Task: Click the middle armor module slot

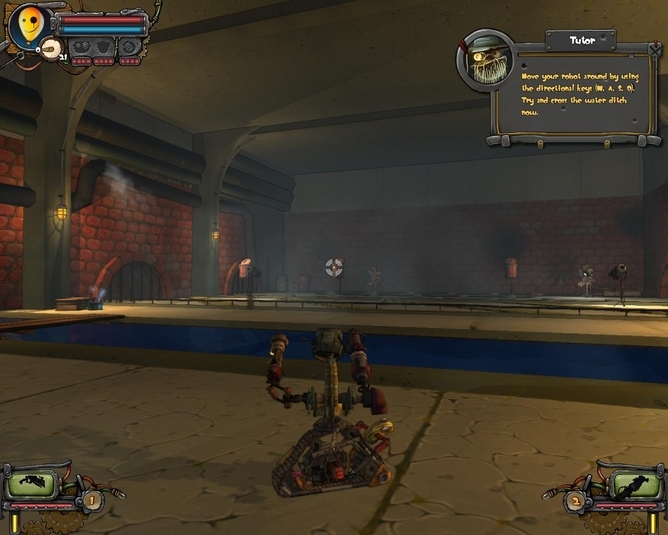Action: 104,46
